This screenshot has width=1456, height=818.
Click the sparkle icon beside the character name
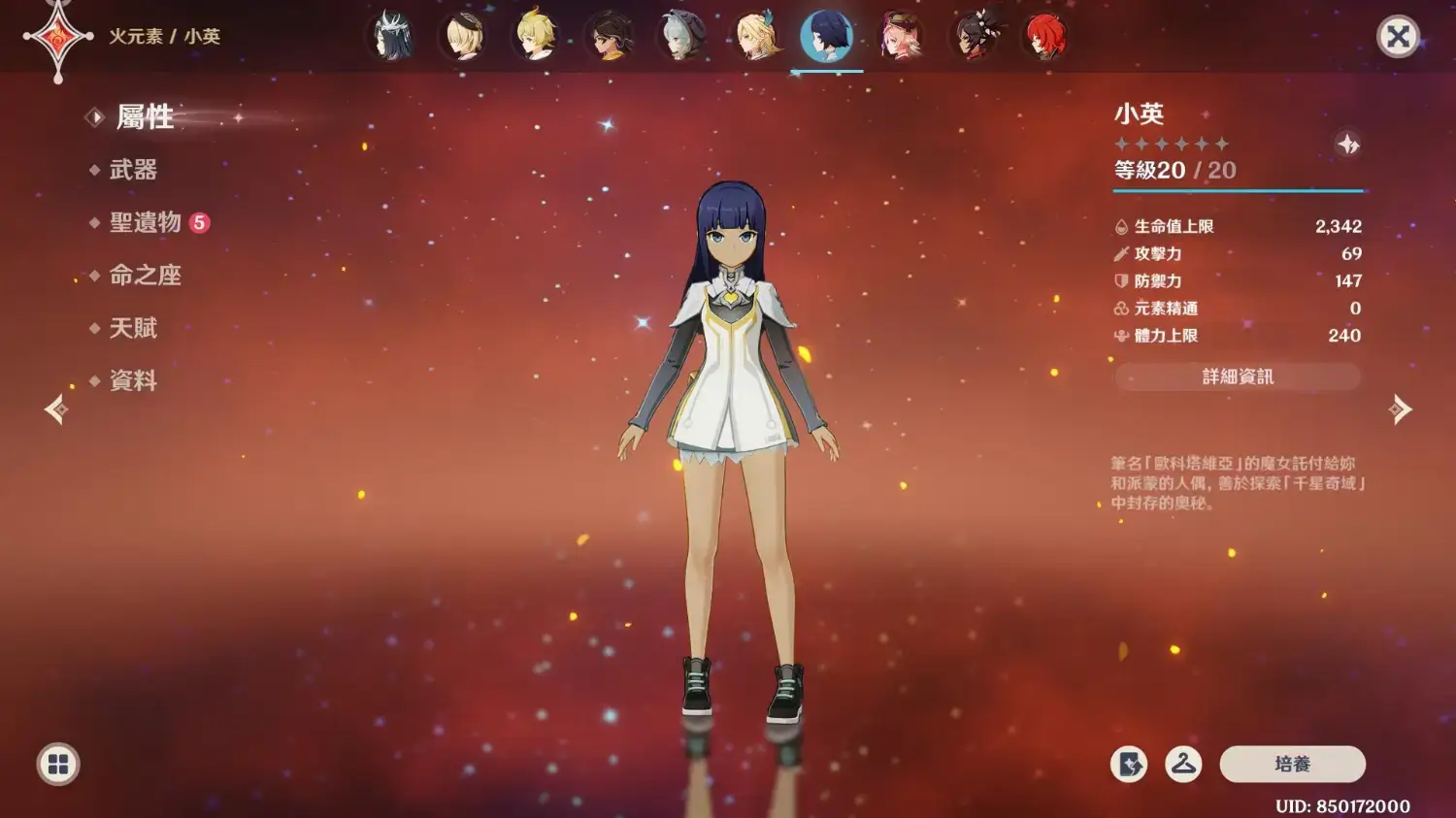[x=1348, y=145]
